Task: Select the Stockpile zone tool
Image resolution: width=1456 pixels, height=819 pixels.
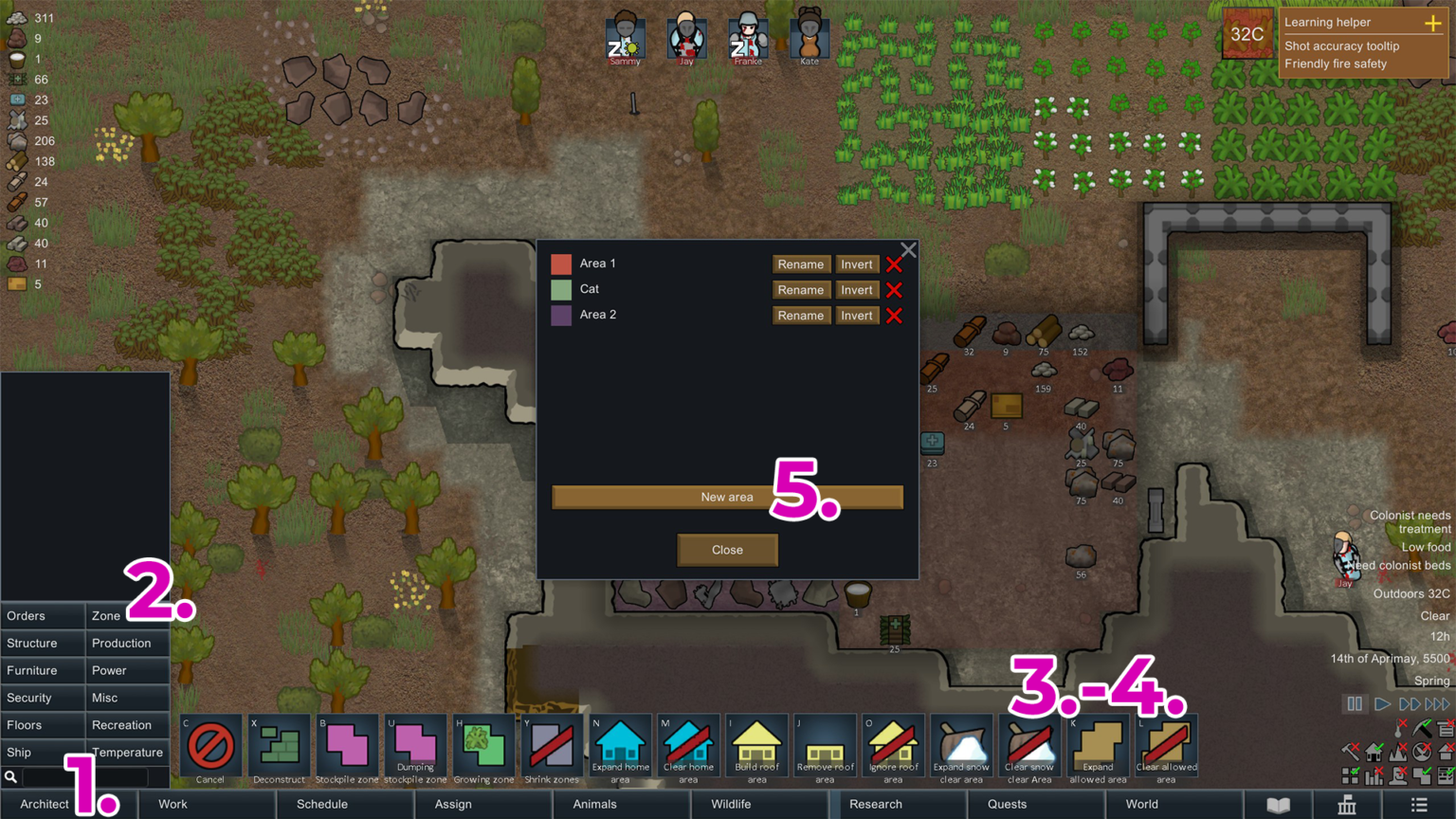Action: [347, 749]
